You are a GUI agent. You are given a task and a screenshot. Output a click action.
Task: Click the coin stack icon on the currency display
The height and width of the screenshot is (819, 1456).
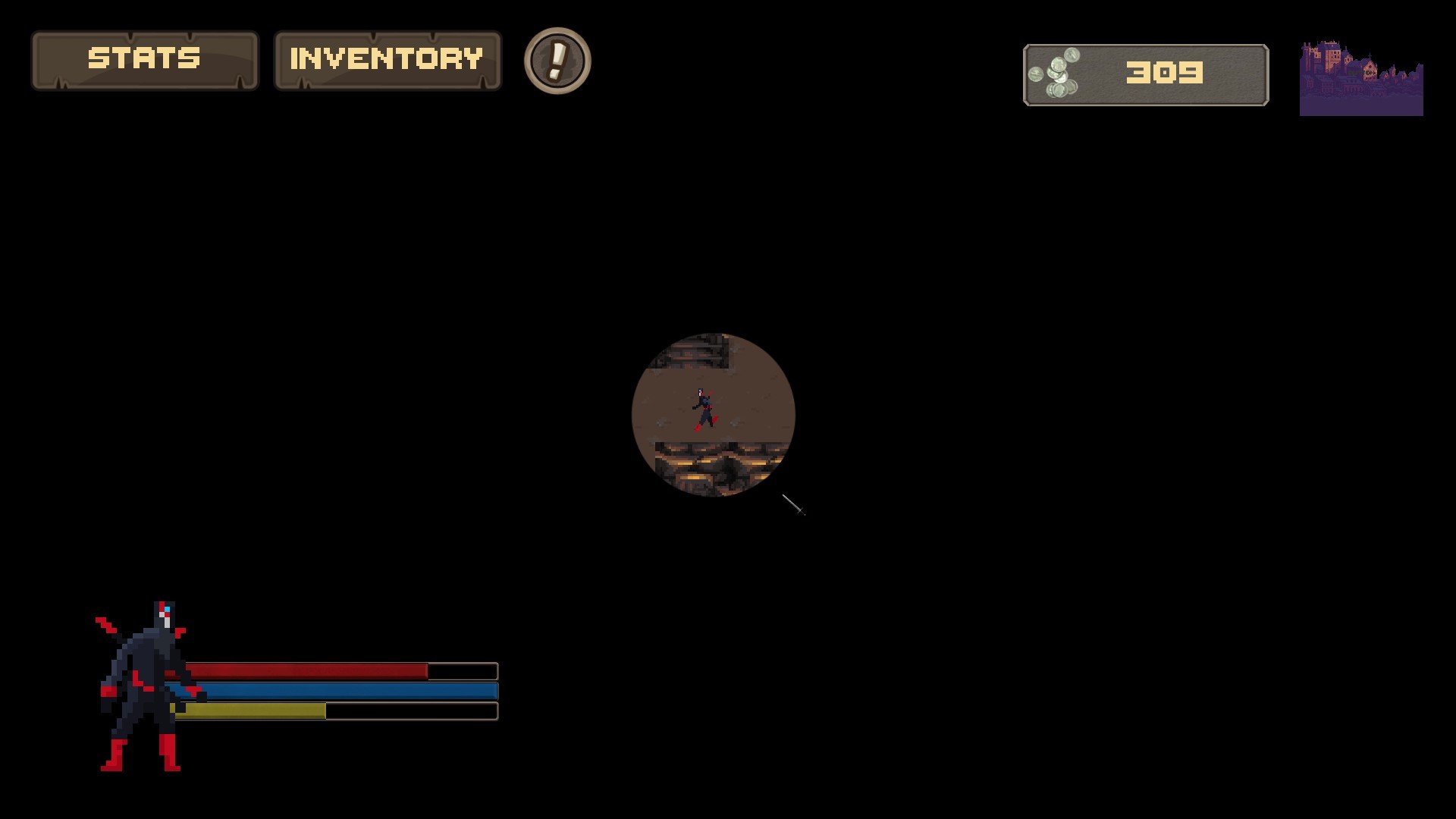pos(1056,73)
